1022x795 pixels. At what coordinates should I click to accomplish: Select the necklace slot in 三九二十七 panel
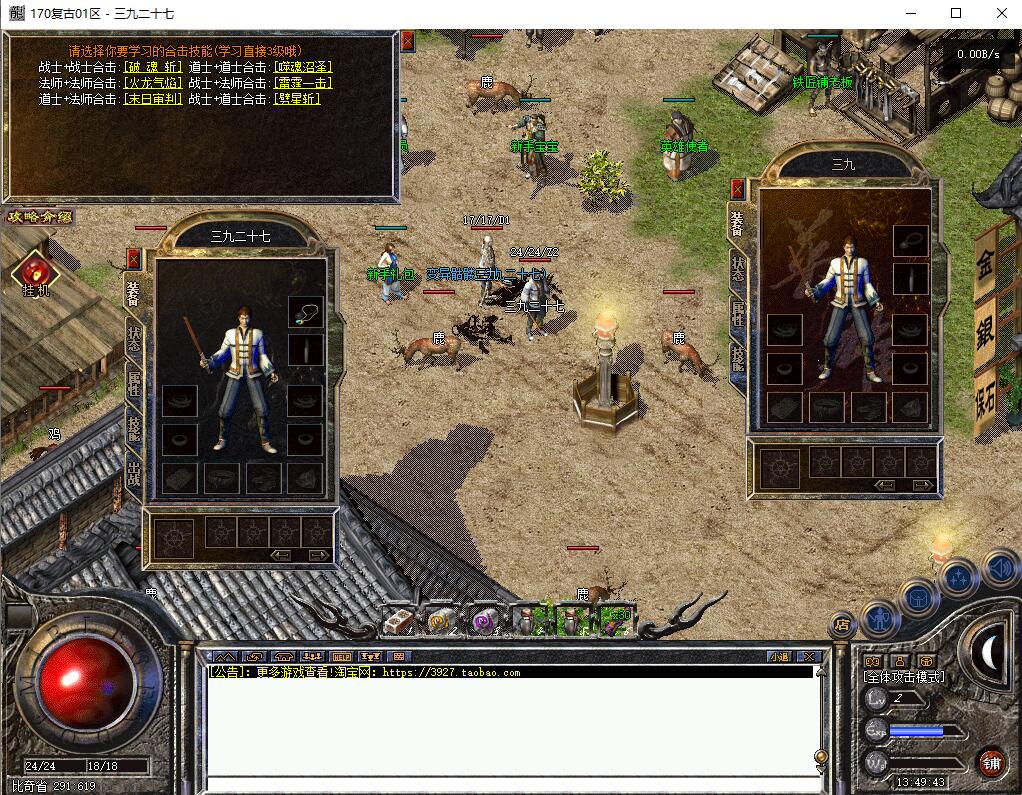306,312
